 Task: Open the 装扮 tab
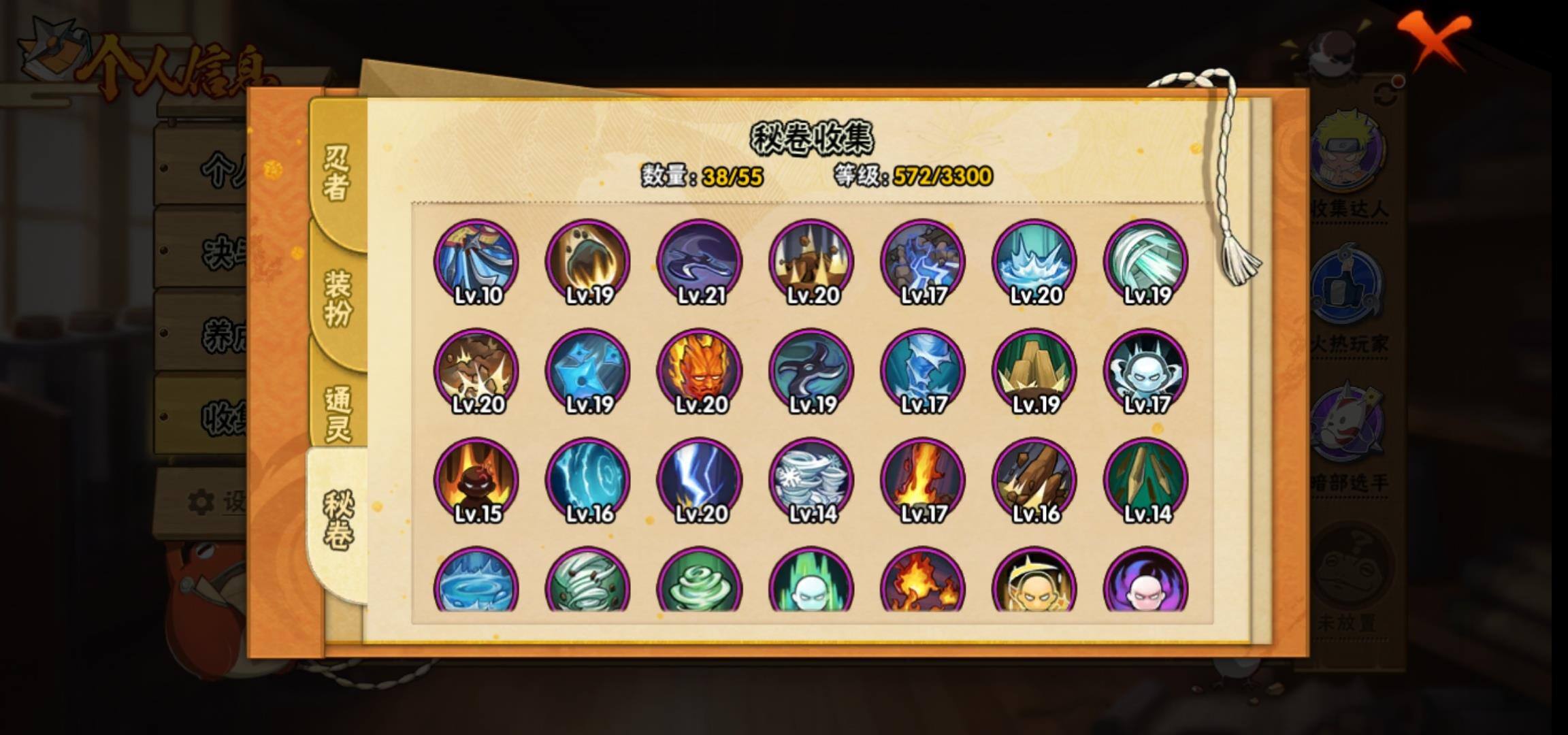point(338,298)
